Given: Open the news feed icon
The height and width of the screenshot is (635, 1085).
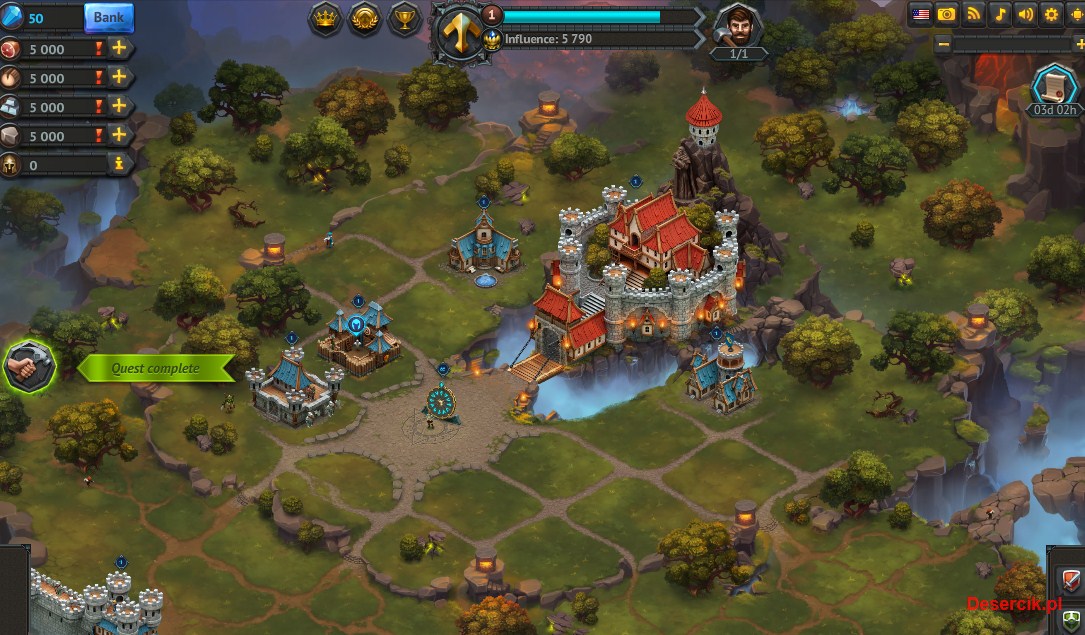Looking at the screenshot, I should 973,14.
